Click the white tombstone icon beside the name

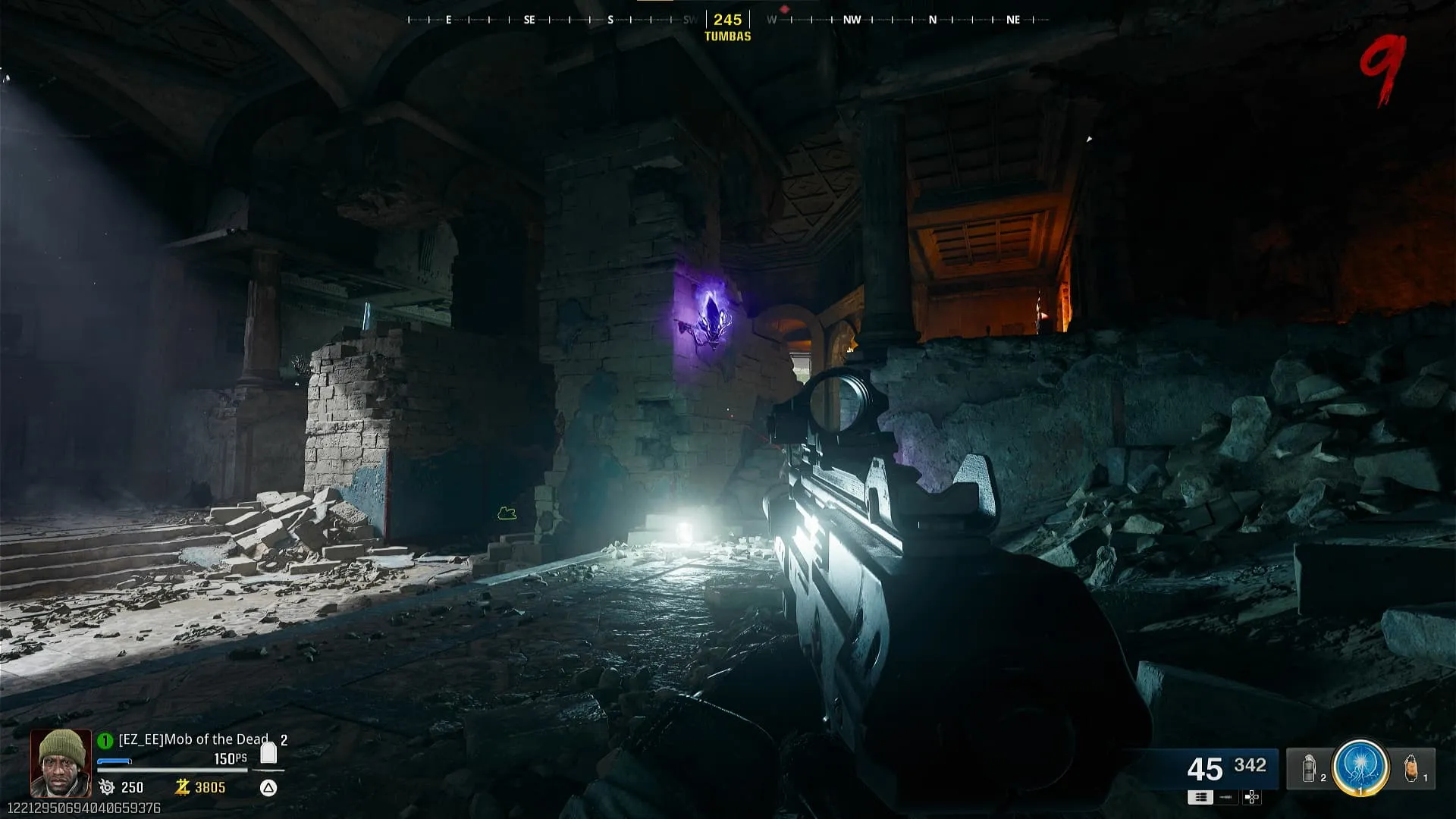pyautogui.click(x=268, y=752)
